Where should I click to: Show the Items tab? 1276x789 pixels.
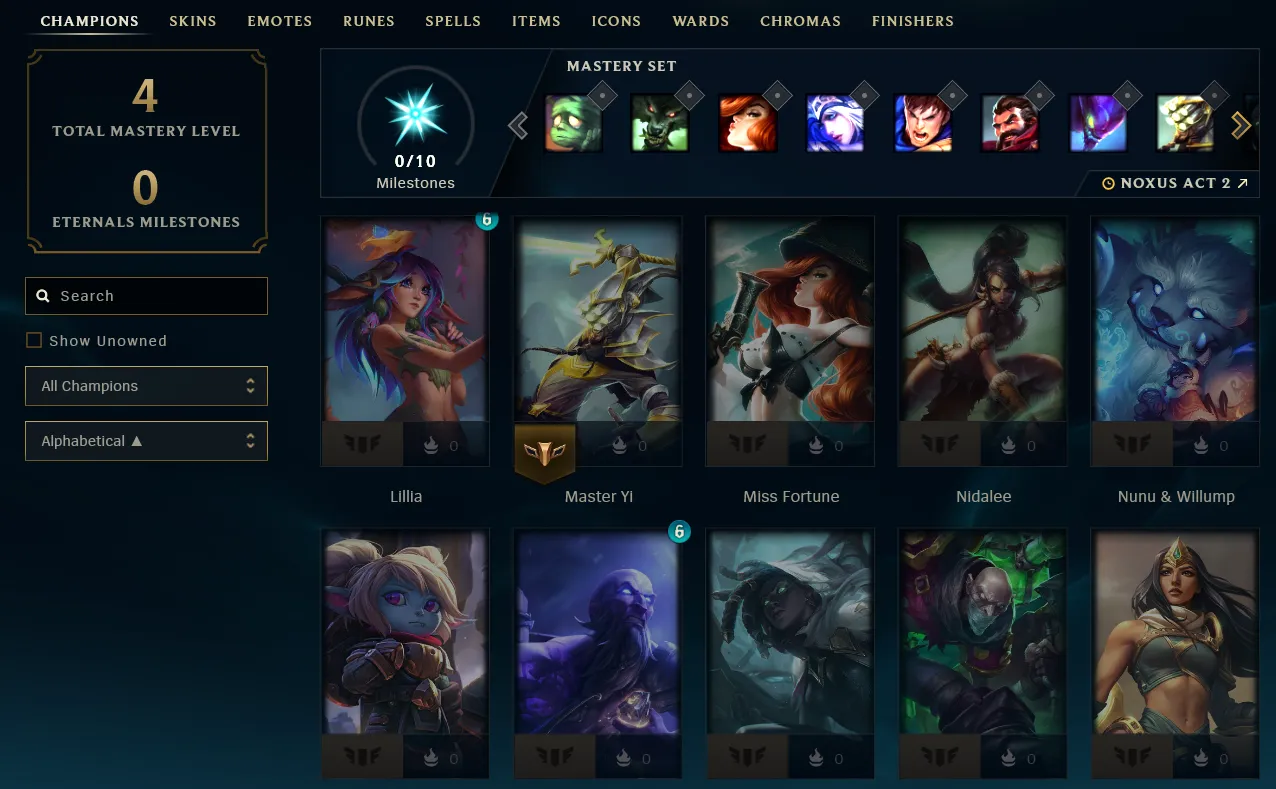(536, 21)
